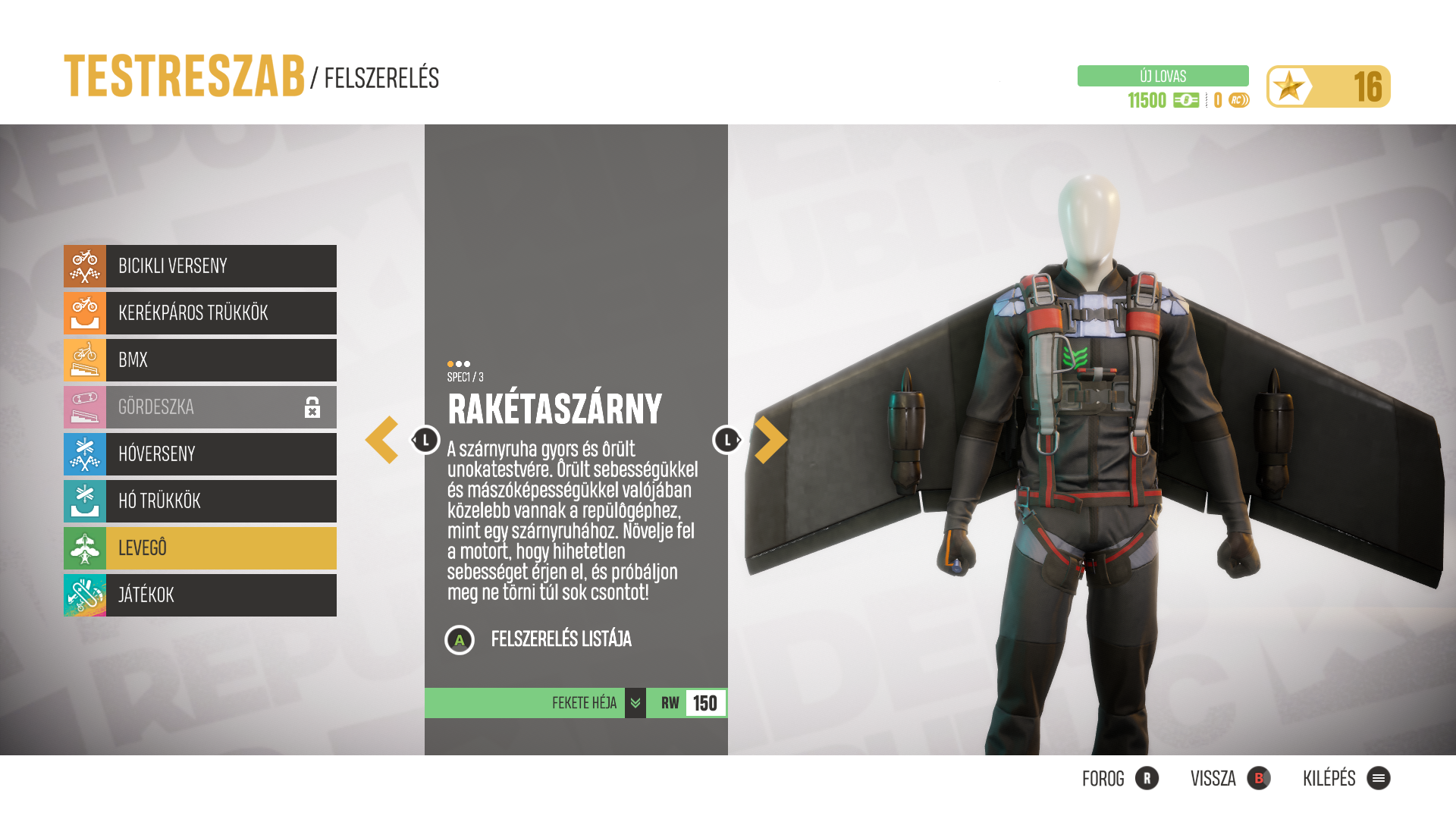The image size is (1456, 819).
Task: Click the Új Lovas rider banner
Action: (1163, 76)
